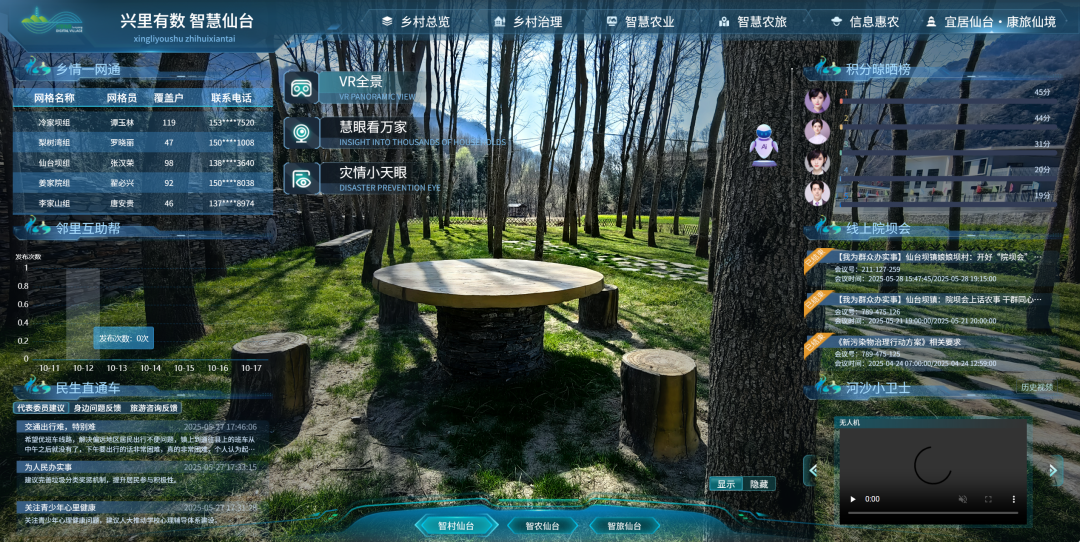Open the 信息惠农 menu entry

tap(865, 21)
